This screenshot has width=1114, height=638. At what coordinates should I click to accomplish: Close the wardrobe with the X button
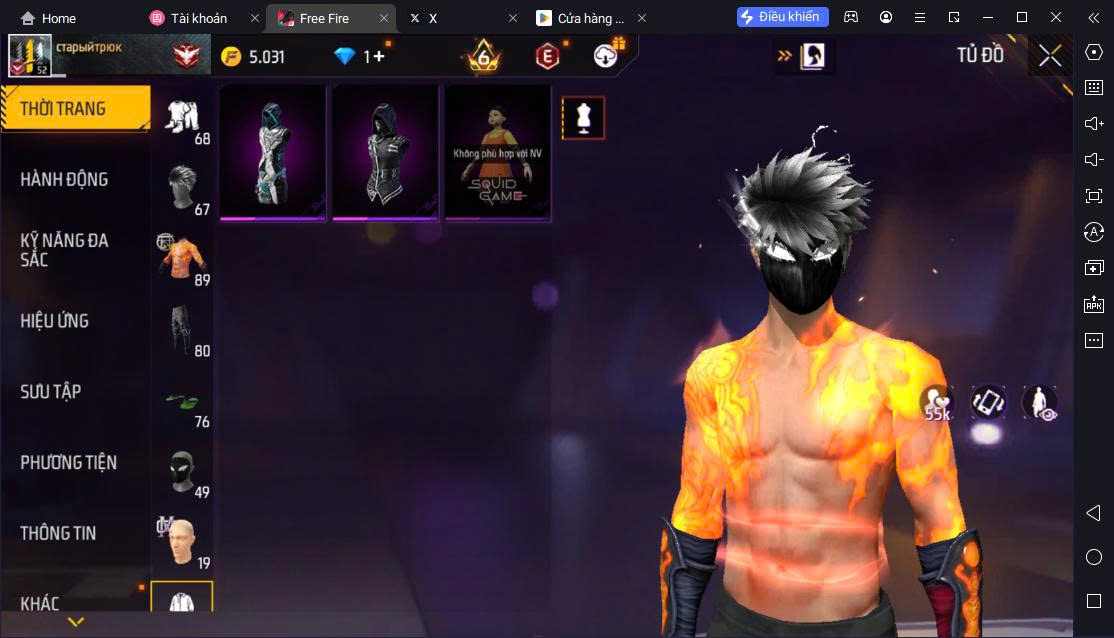coord(1050,56)
